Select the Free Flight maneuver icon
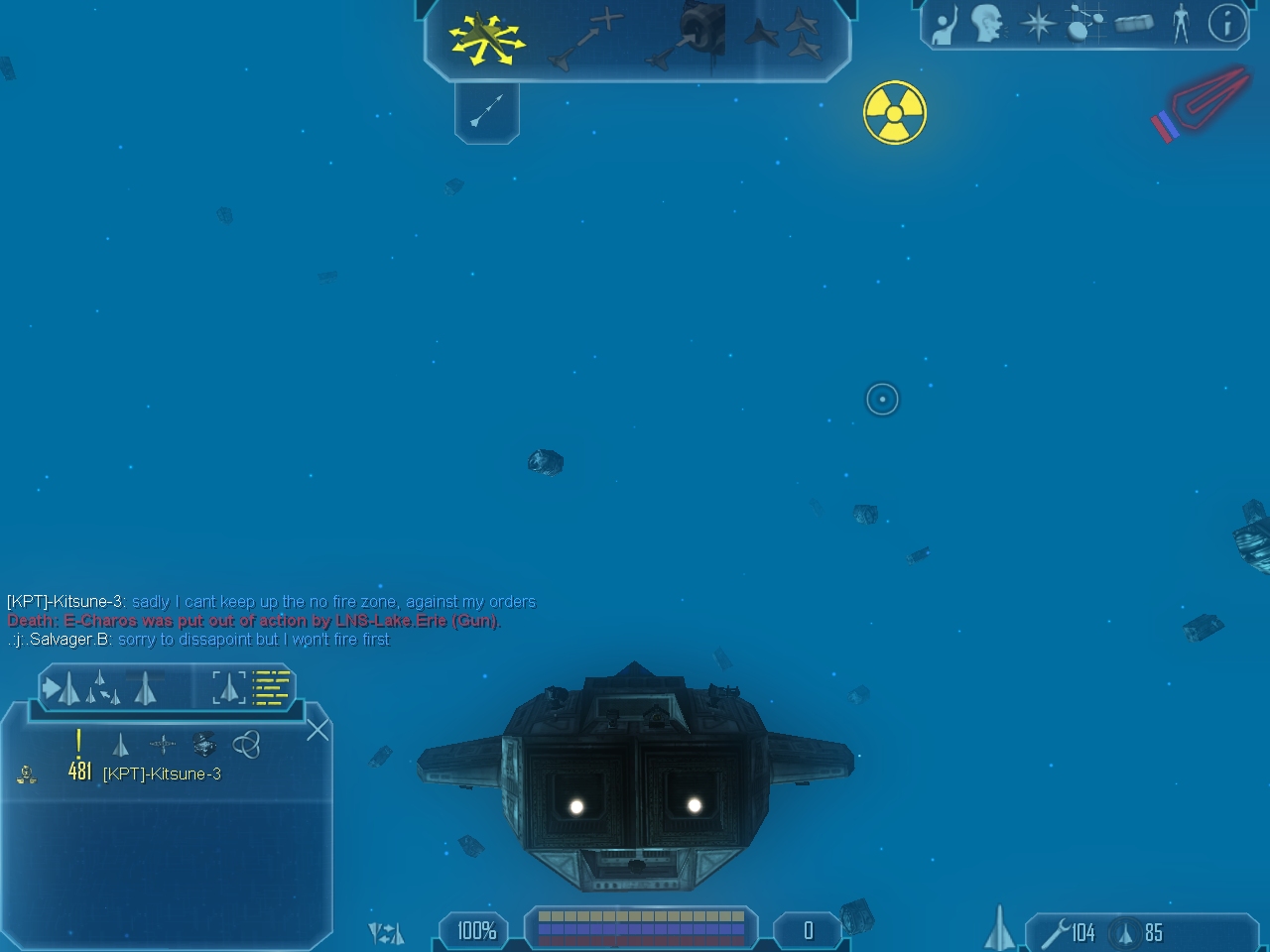This screenshot has height=952, width=1270. (485, 40)
